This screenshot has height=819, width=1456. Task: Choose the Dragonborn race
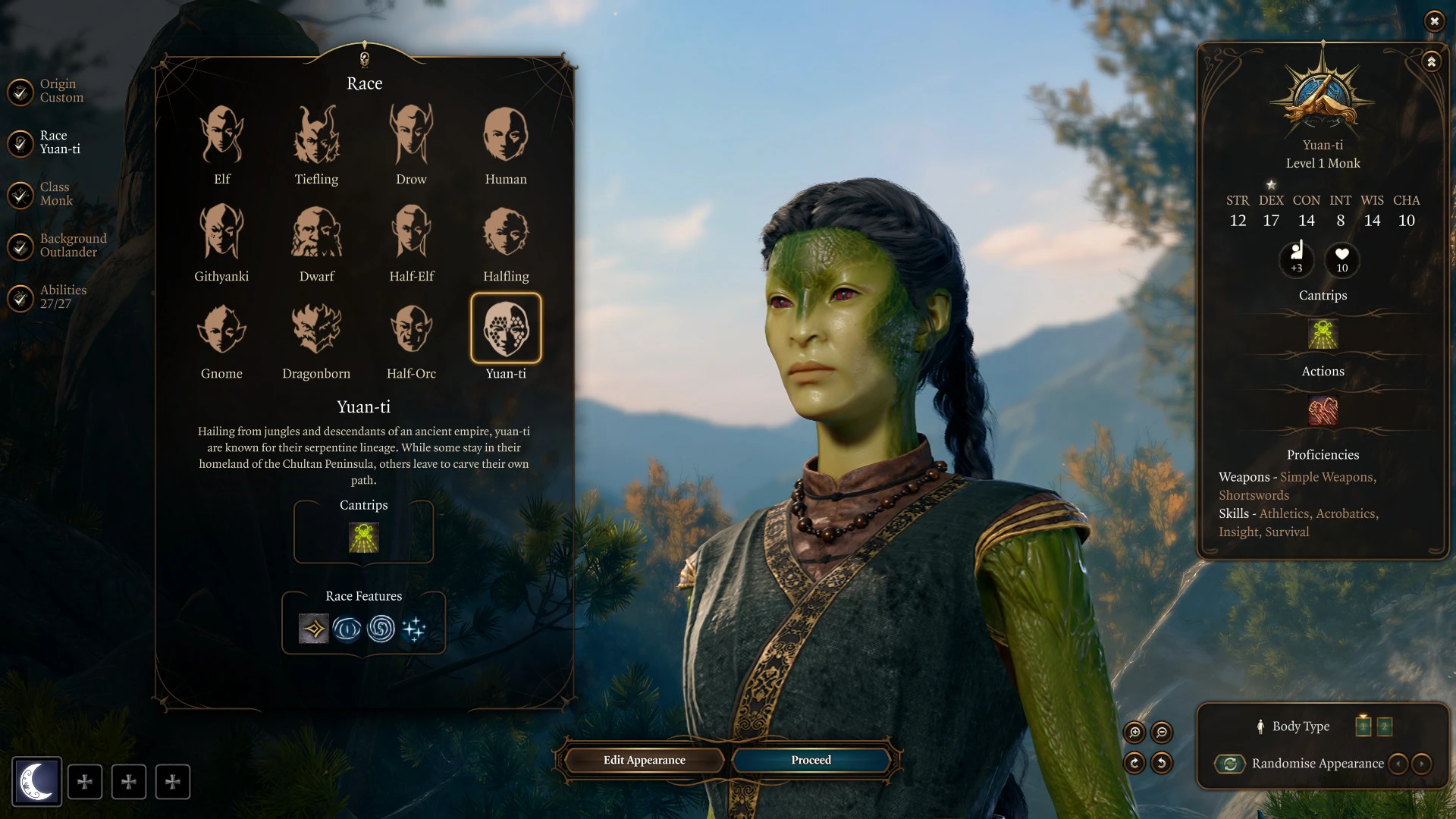tap(316, 331)
